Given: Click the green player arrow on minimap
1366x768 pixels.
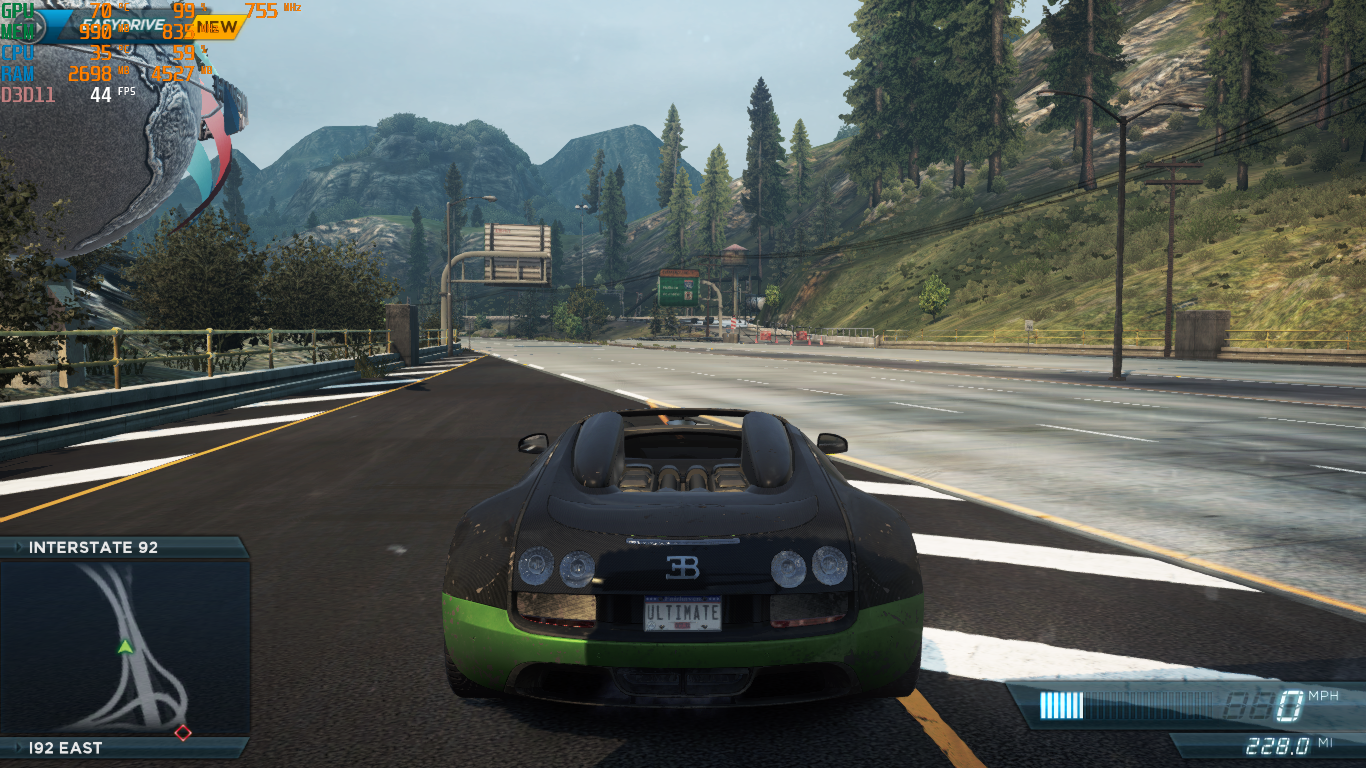Looking at the screenshot, I should pyautogui.click(x=125, y=647).
